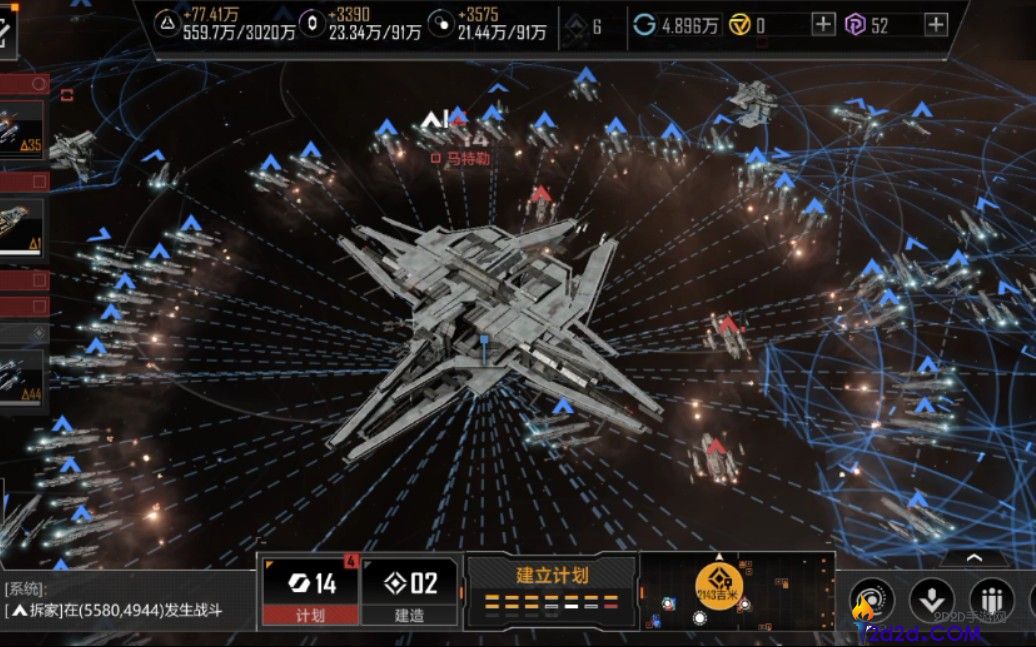Select the fleet card labeled Δ1
This screenshot has width=1036, height=647.
pyautogui.click(x=22, y=224)
